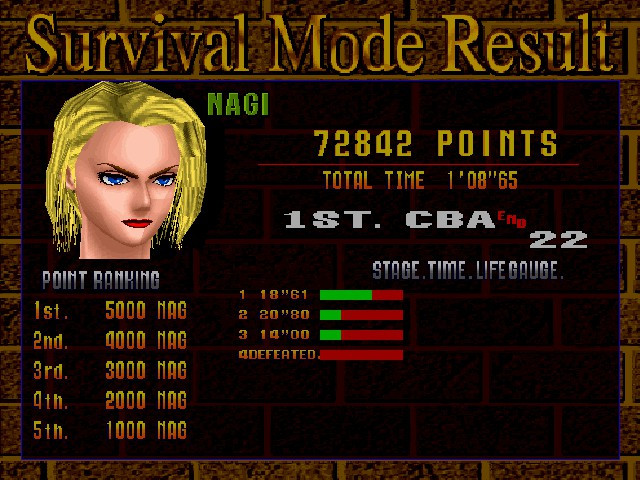Choose the 2nd place 4000 ranking row
The height and width of the screenshot is (480, 640).
coord(110,340)
